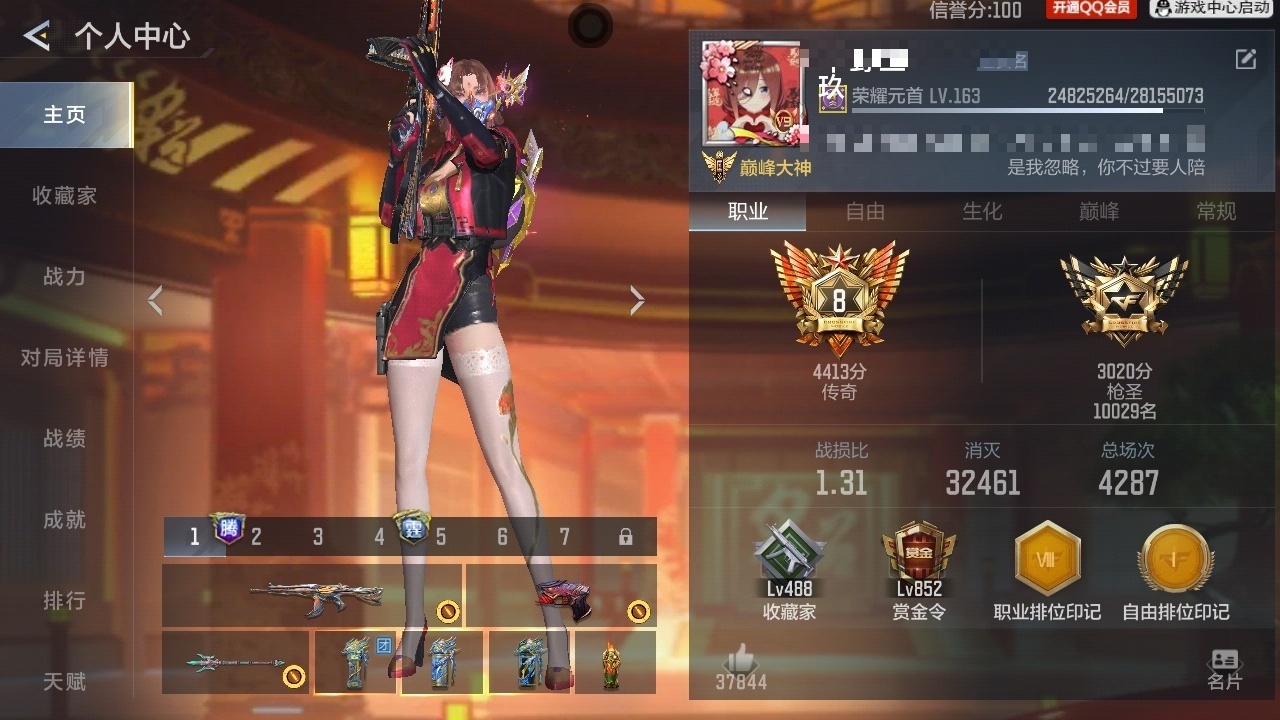
Task: Click the profile edit pencil icon
Action: [x=1246, y=59]
